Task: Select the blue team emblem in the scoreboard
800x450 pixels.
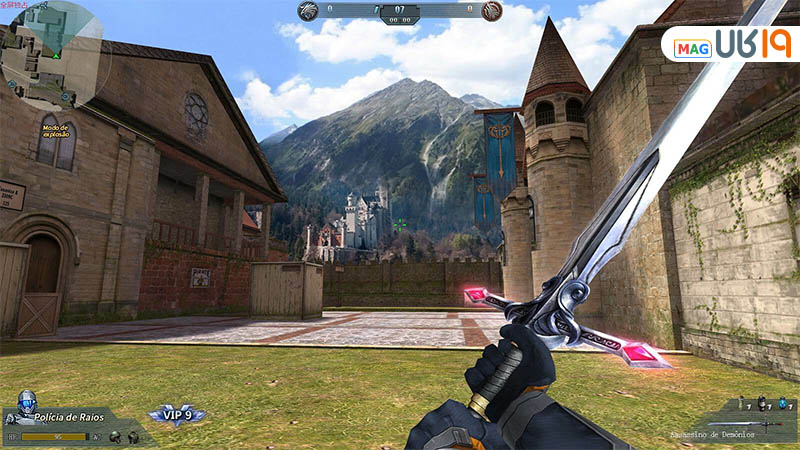Action: pos(309,11)
